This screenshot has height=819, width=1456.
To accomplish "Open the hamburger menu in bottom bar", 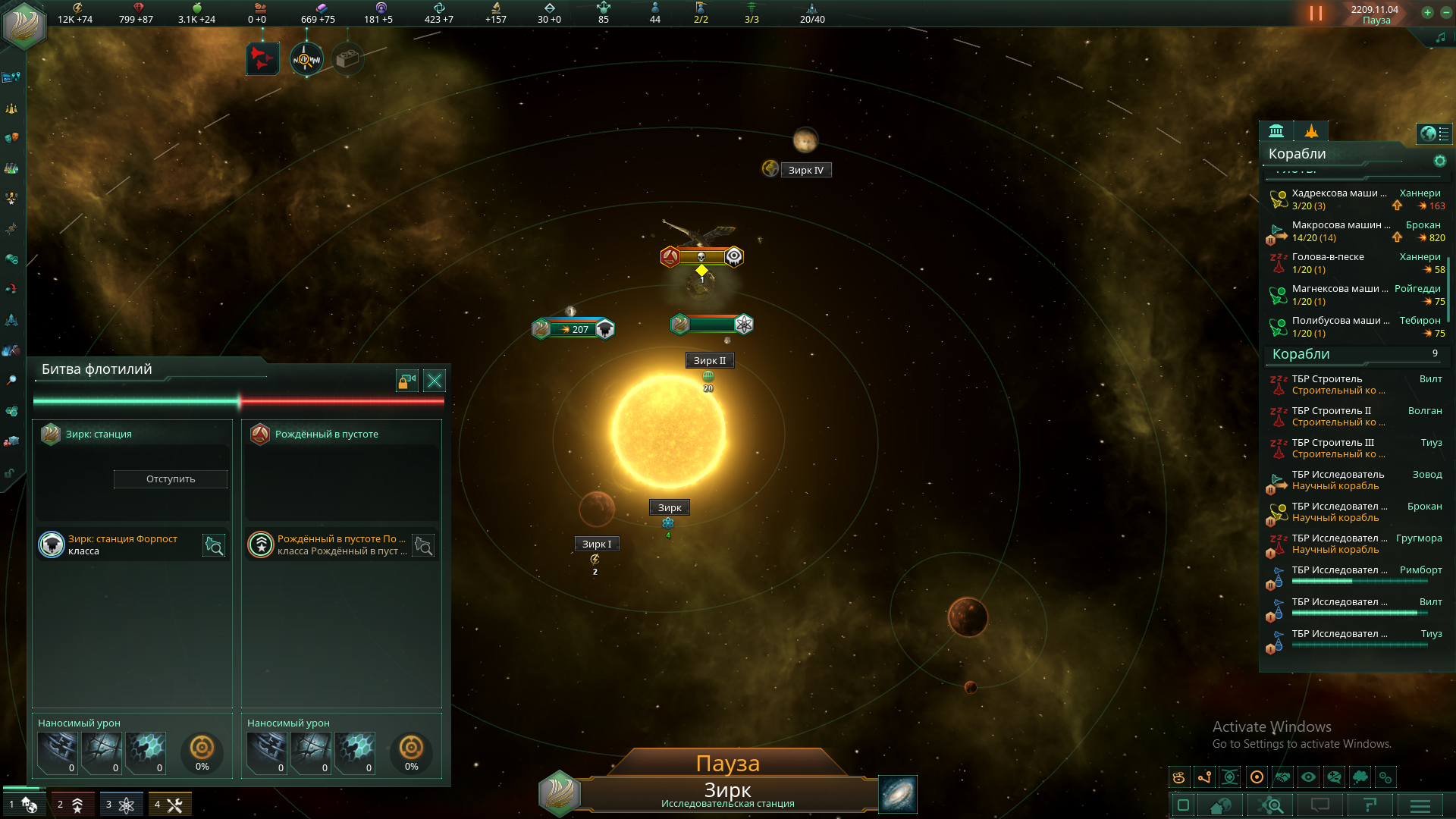I will pos(1420,805).
